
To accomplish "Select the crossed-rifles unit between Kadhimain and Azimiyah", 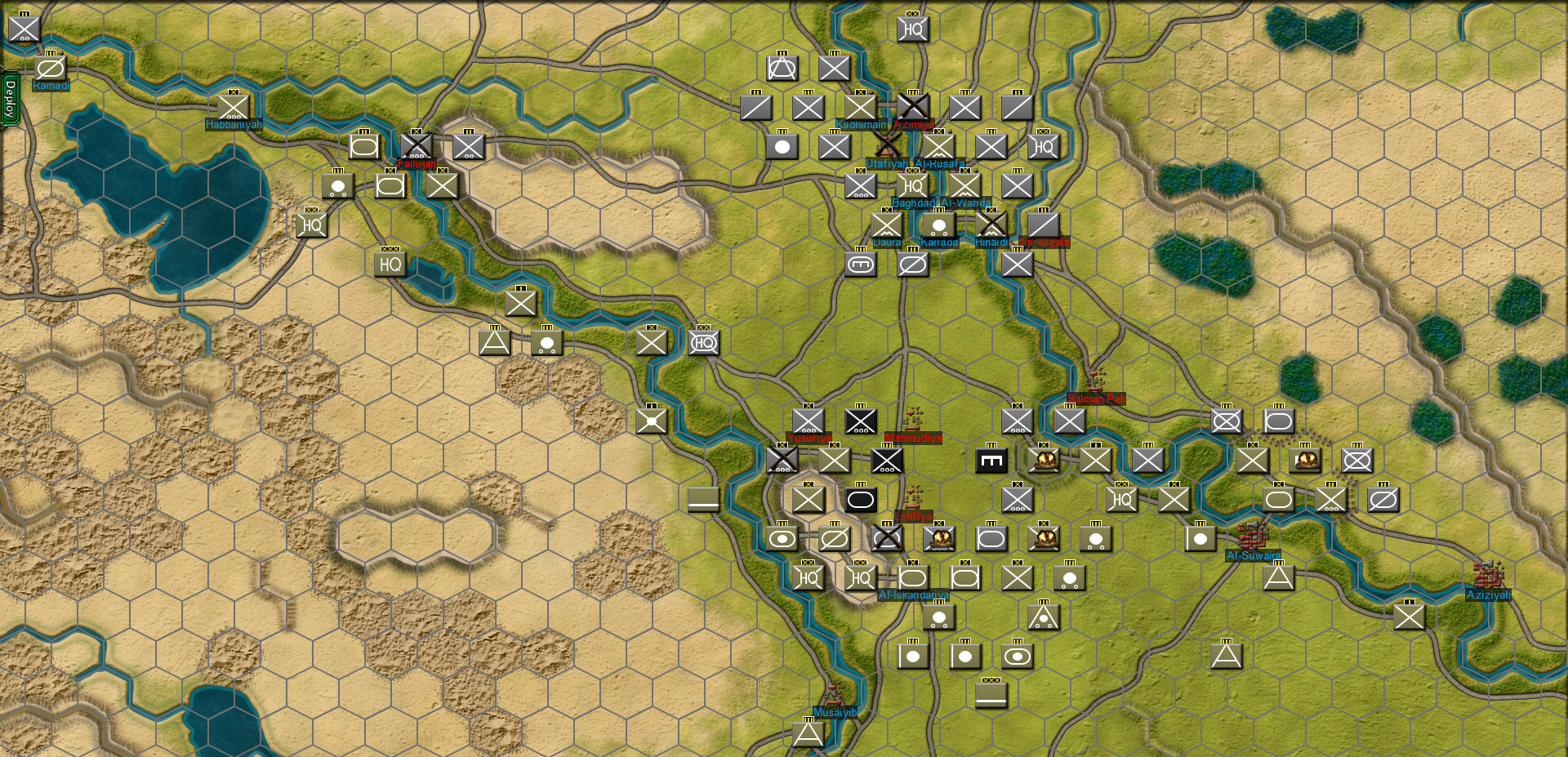I will (x=912, y=106).
